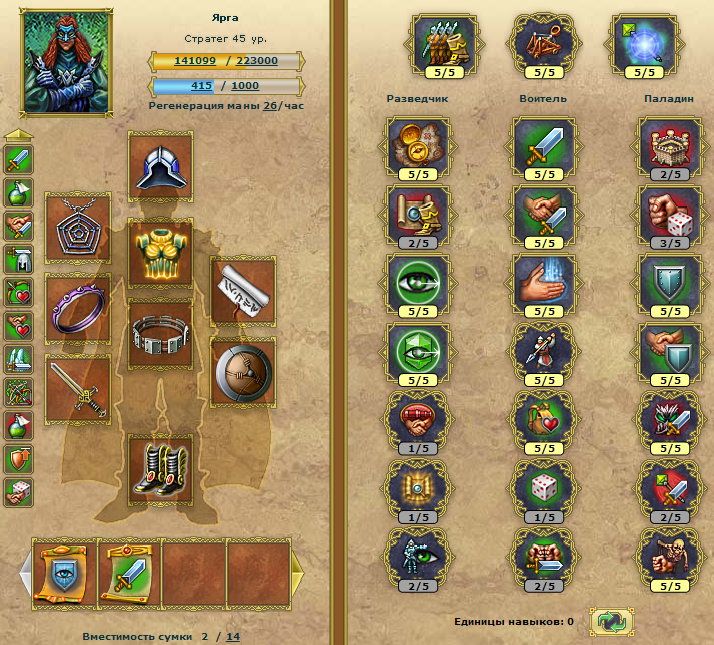Screen dimensions: 714x645
Task: Choose the round wooden shield slot
Action: [x=243, y=371]
